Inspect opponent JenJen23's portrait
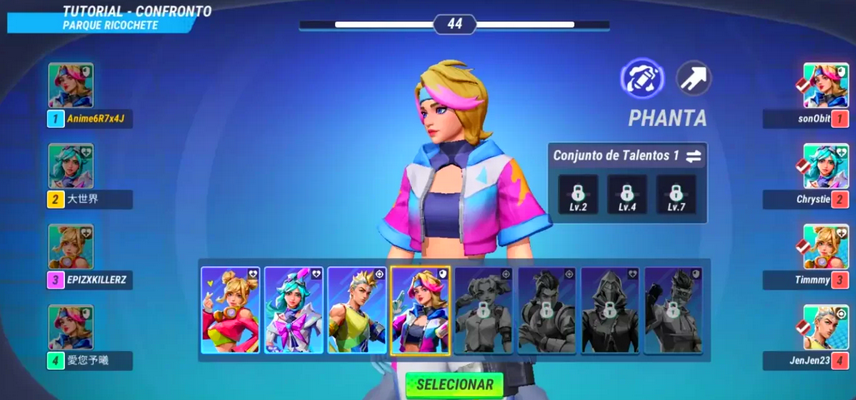856x400 pixels. (x=826, y=327)
